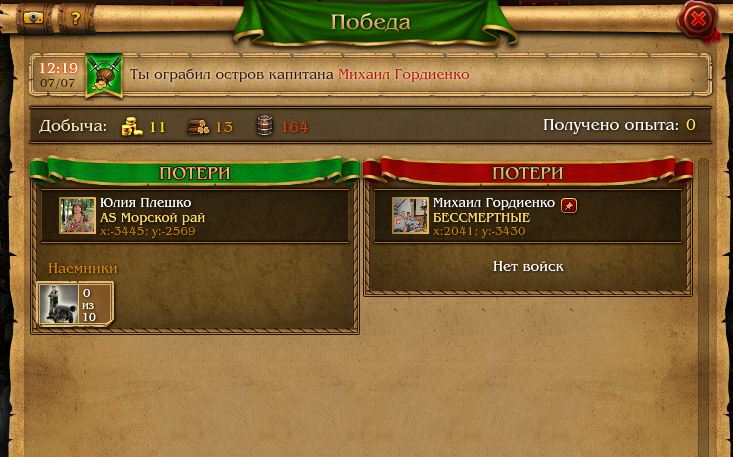Go to coordinates x:-3445; y:-2569
Screen dimensions: 733x457
point(147,231)
